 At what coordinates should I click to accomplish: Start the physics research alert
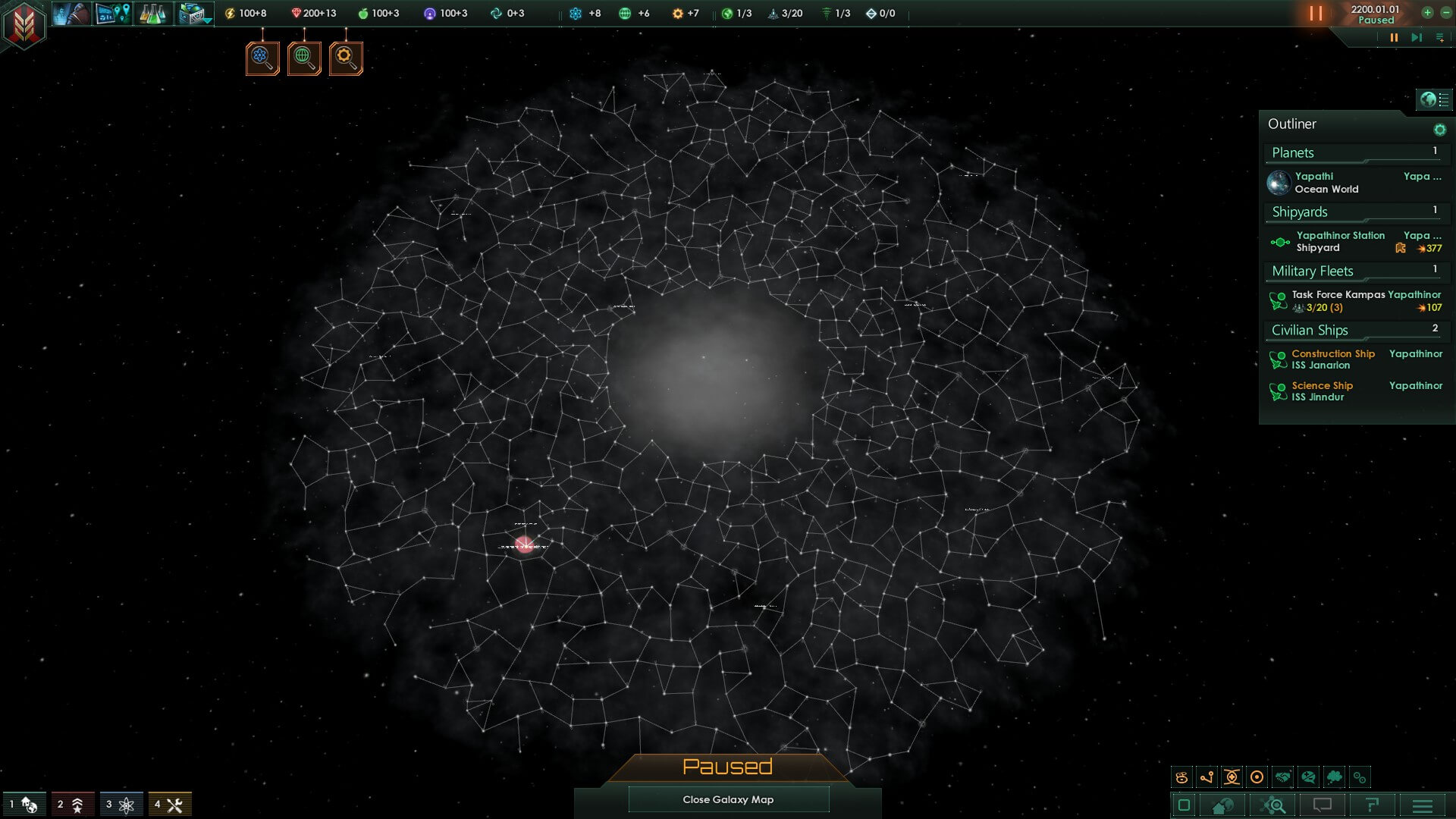[262, 58]
